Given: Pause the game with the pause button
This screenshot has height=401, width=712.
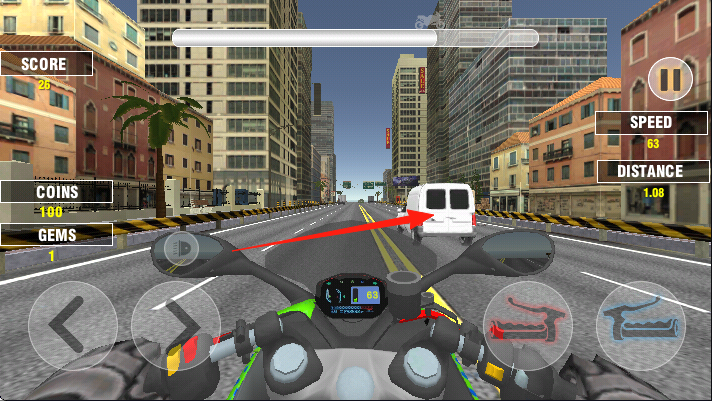Looking at the screenshot, I should [x=670, y=79].
